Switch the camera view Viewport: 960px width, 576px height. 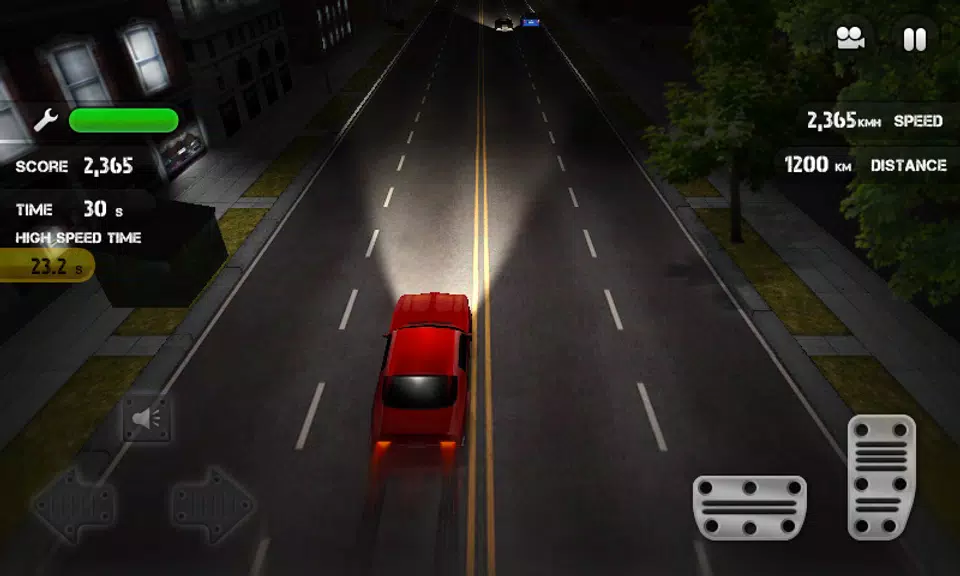[x=851, y=39]
